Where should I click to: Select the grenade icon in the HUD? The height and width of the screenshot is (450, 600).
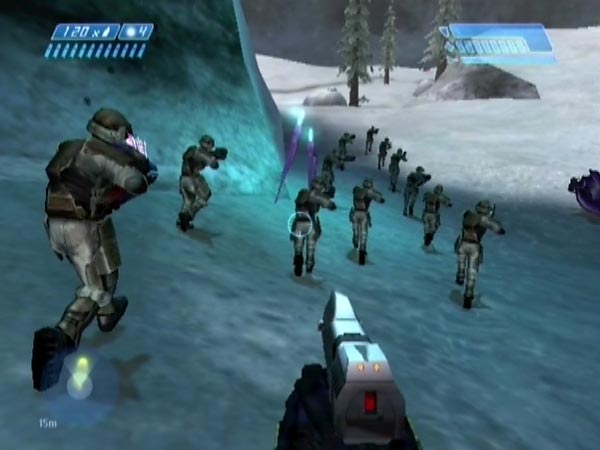click(131, 32)
